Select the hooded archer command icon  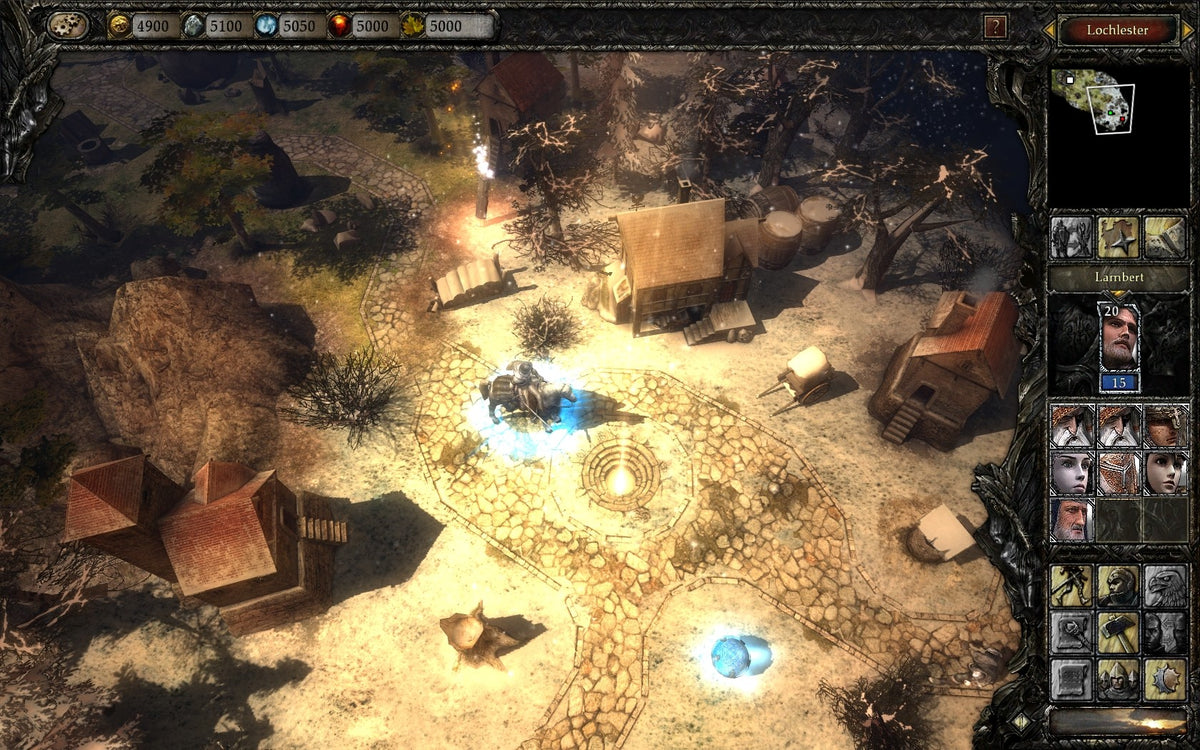pos(1117,585)
